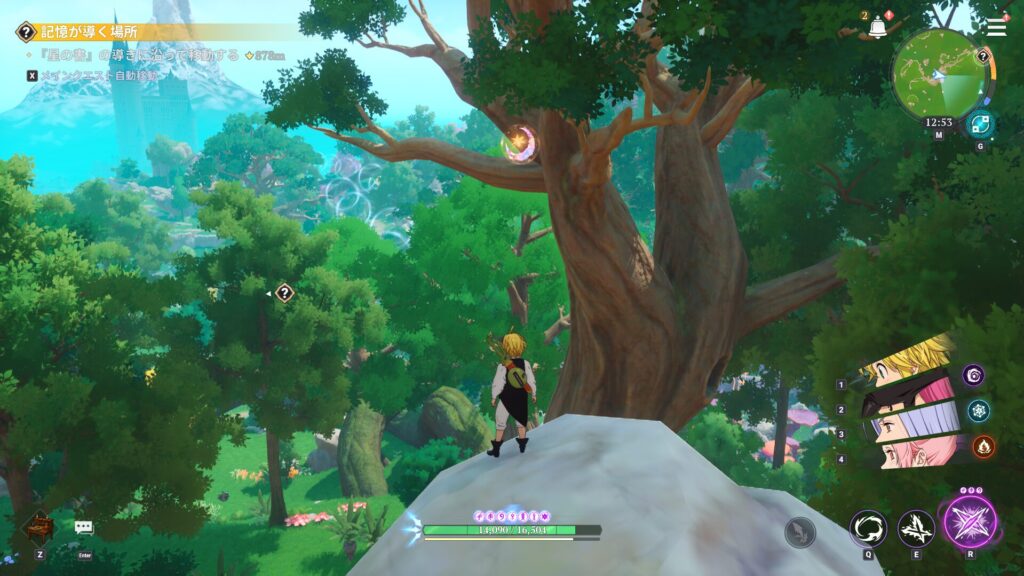The width and height of the screenshot is (1024, 576).
Task: Open the treasure chest icon
Action: (38, 526)
